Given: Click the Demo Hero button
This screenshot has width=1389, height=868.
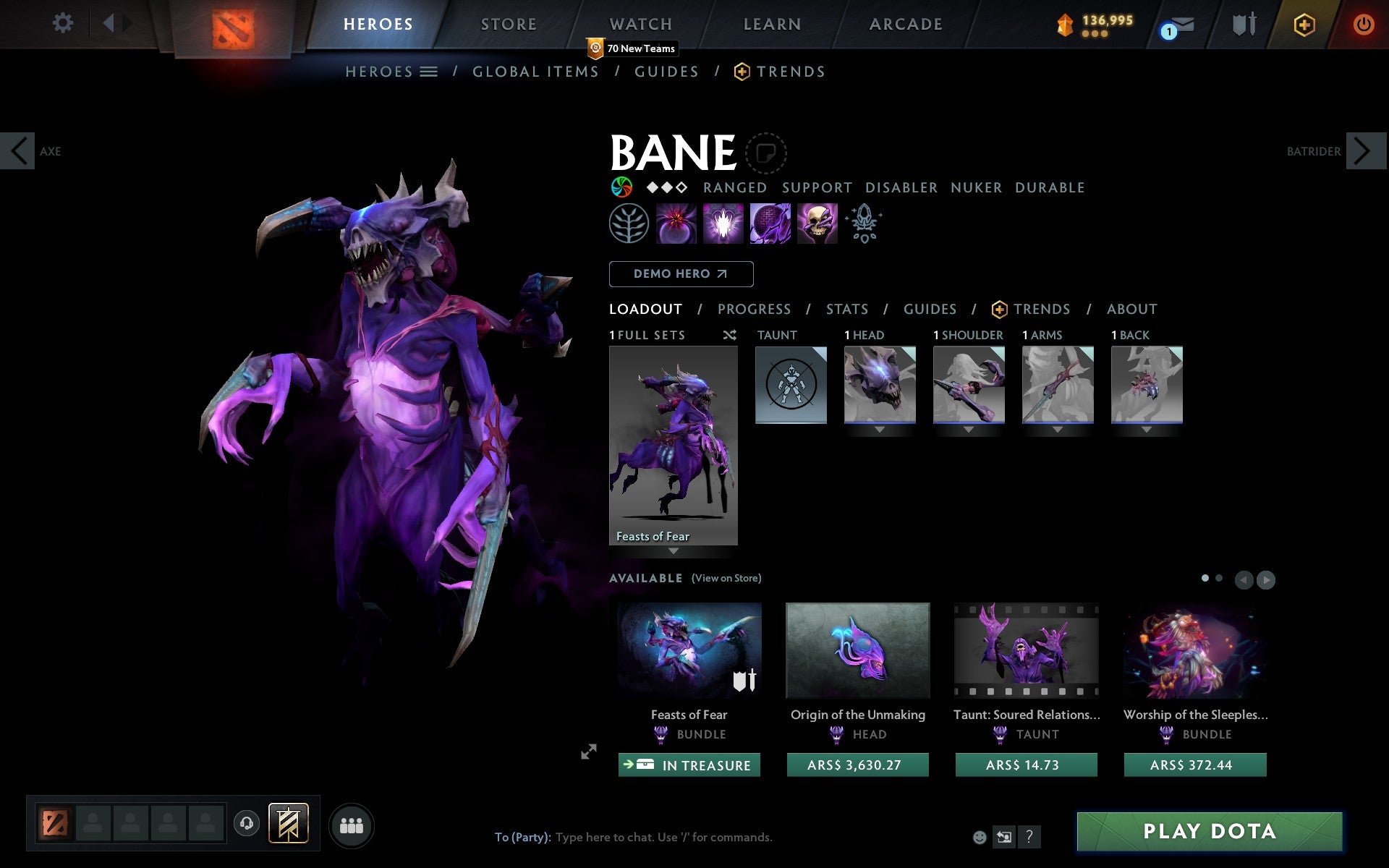Looking at the screenshot, I should pyautogui.click(x=681, y=274).
